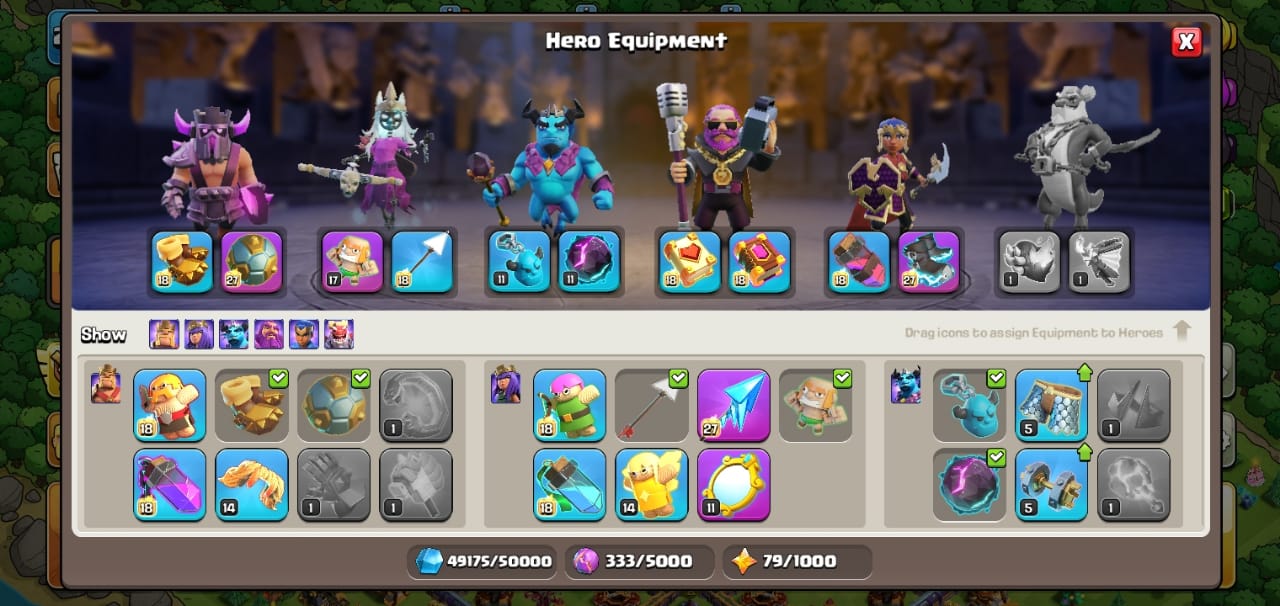This screenshot has width=1280, height=606.
Task: Filter equipment by Barbarian King portrait
Action: tap(164, 334)
